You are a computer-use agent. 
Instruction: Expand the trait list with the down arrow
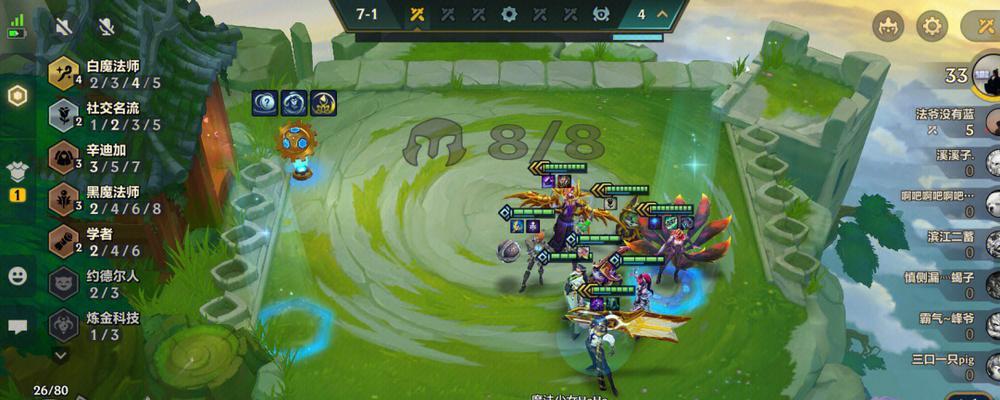(x=62, y=354)
